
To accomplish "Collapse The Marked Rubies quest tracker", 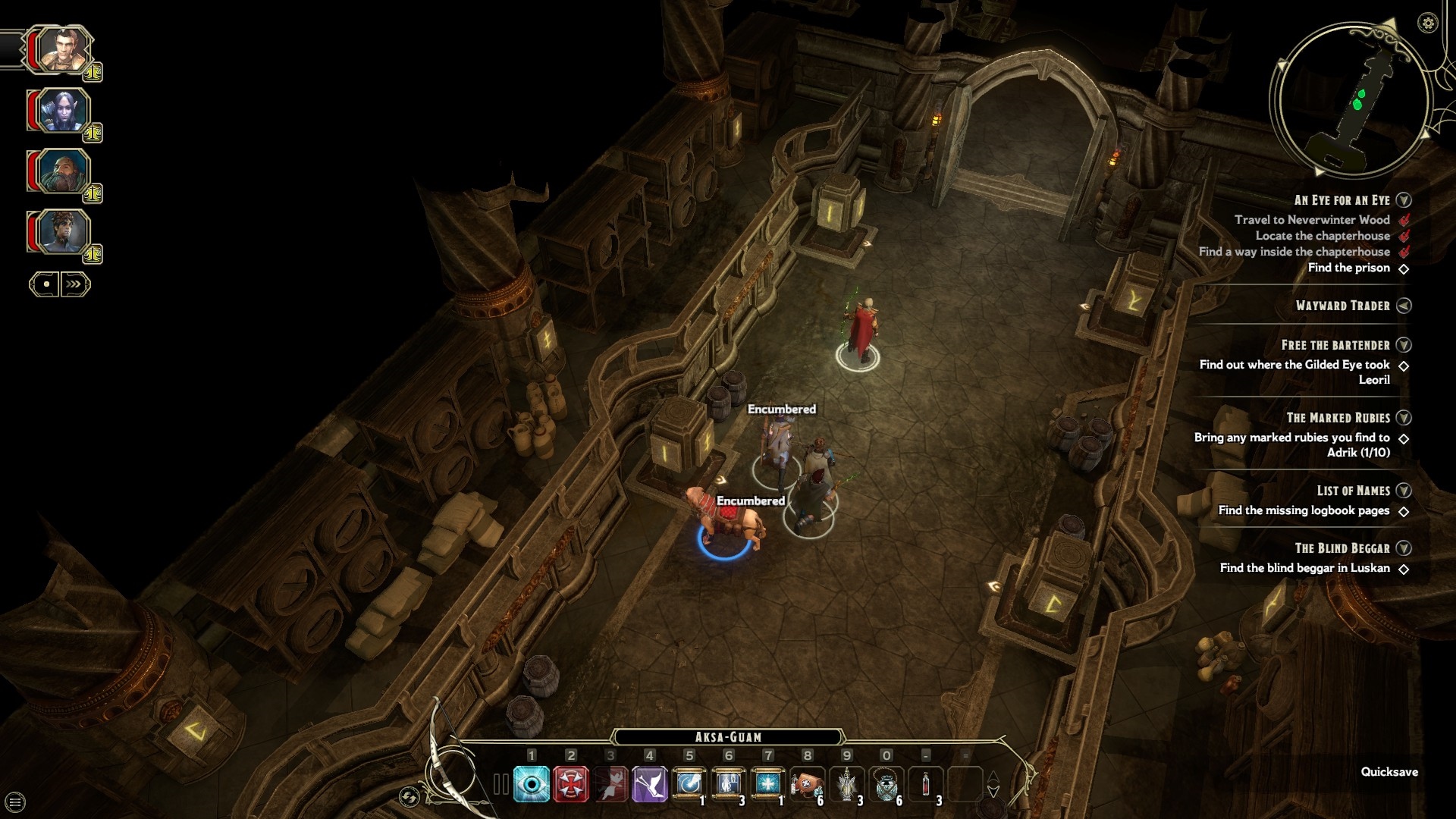I will click(x=1404, y=418).
